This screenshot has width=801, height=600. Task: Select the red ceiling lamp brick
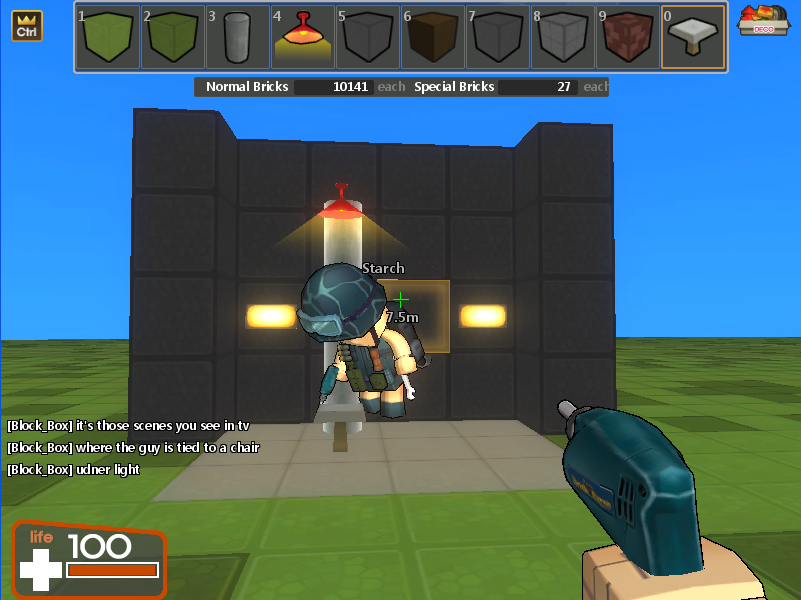coord(303,38)
